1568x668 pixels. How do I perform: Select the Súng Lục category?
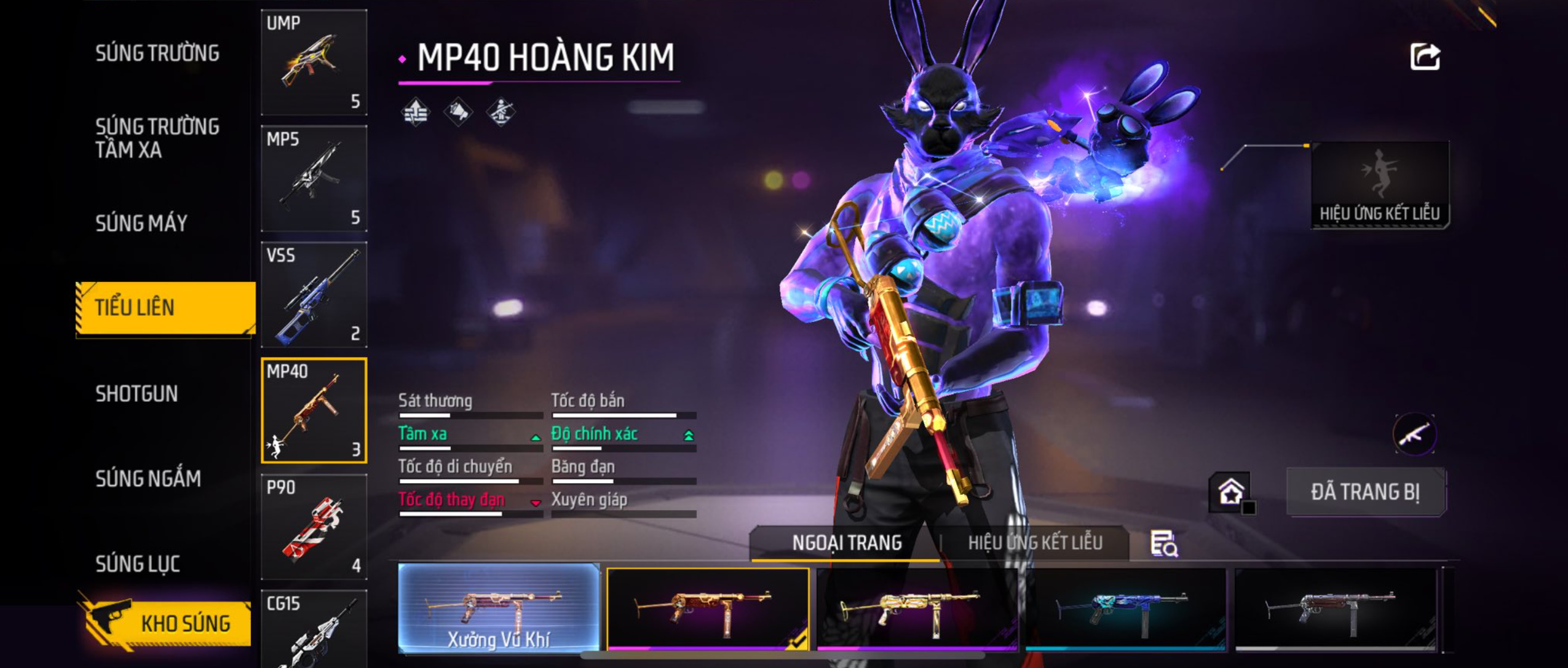tap(138, 564)
